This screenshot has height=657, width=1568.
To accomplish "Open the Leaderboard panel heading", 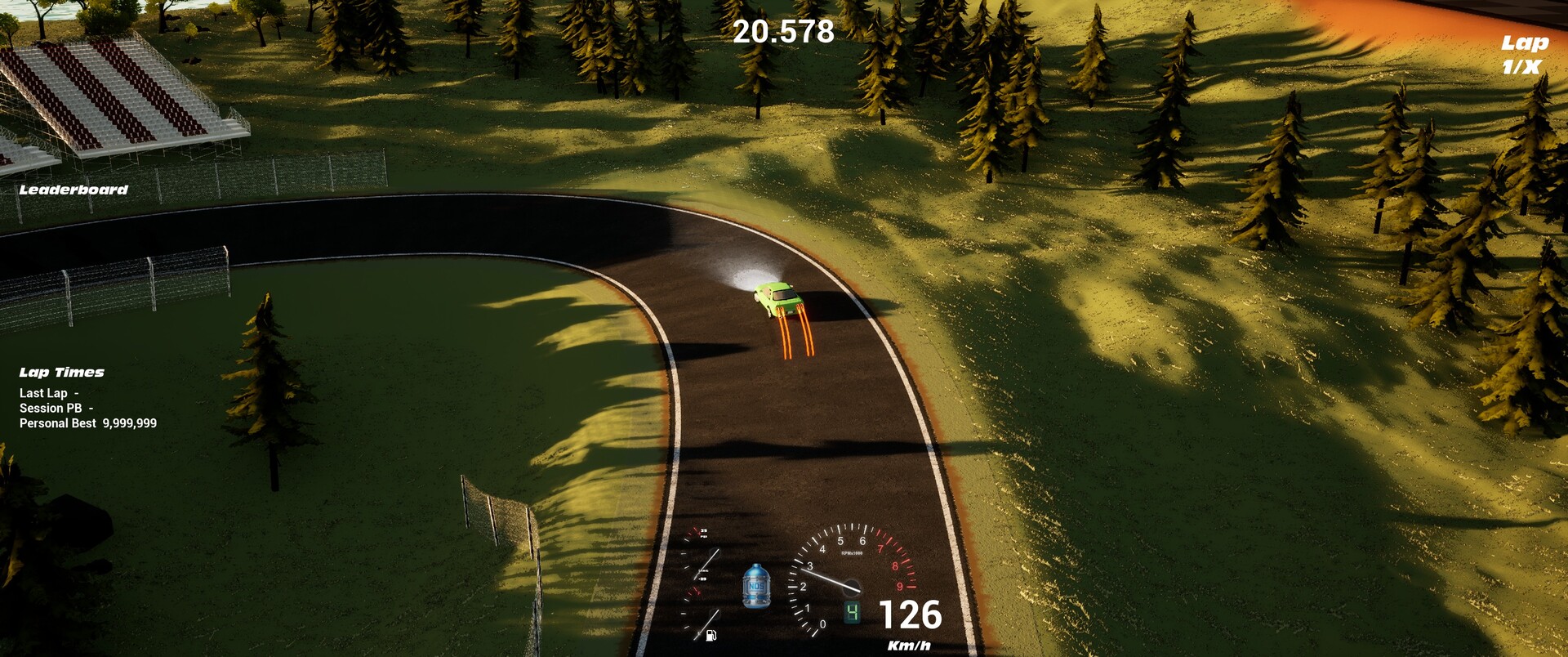I will (x=73, y=190).
